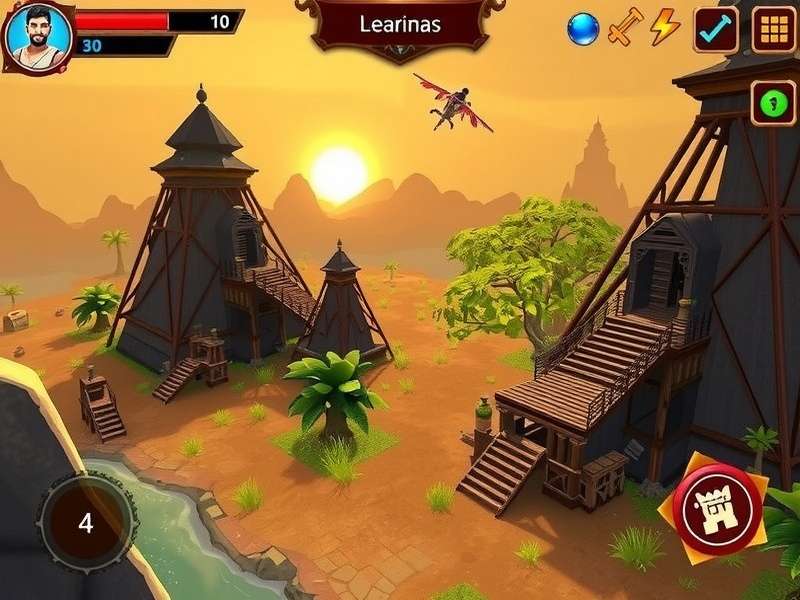Trigger the lightning bolt icon

click(664, 27)
